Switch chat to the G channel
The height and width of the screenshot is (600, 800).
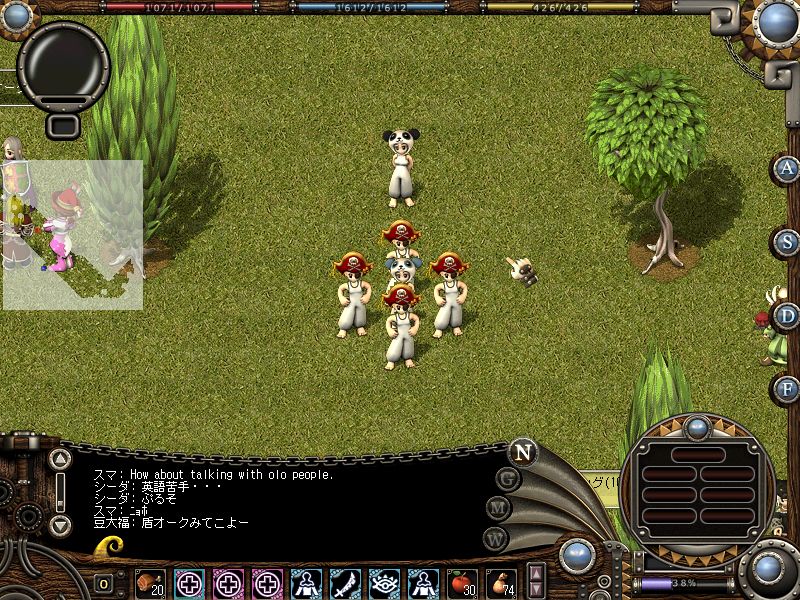(x=508, y=479)
